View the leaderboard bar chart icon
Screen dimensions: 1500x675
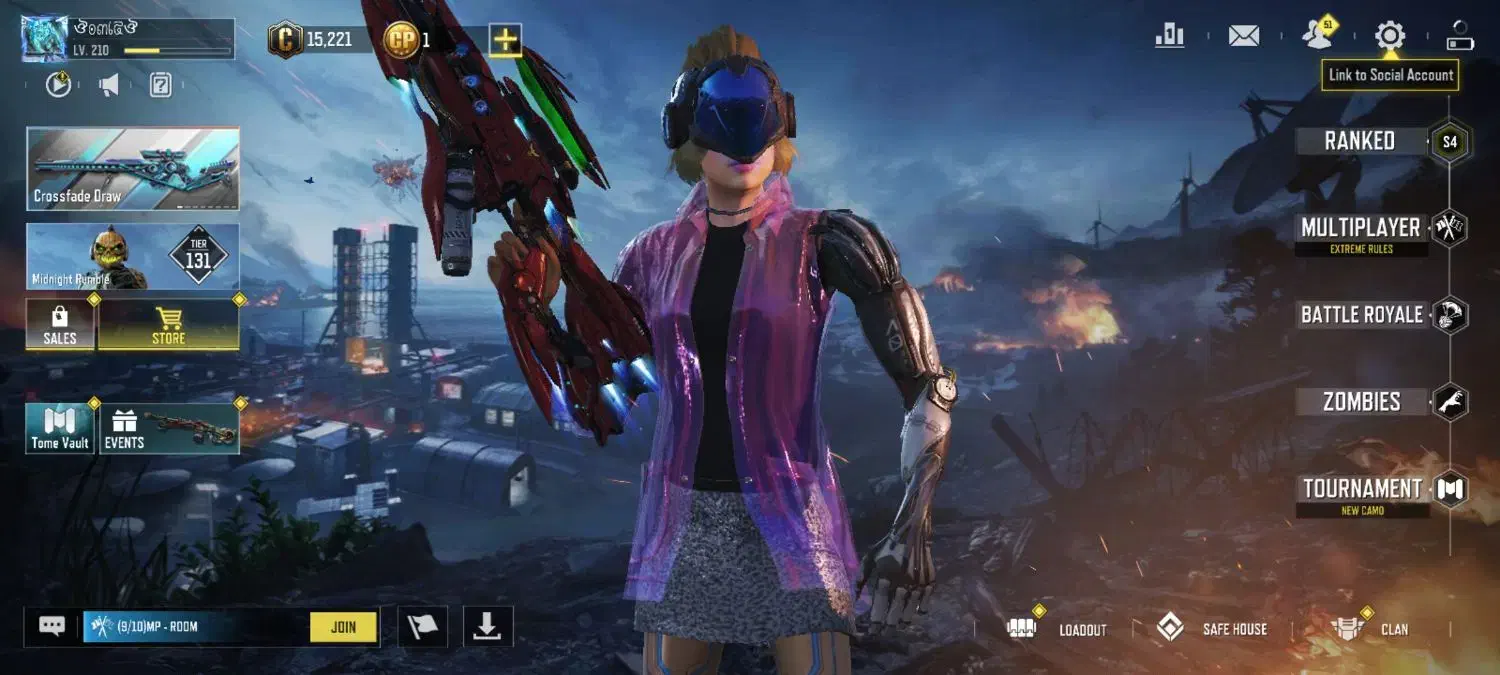click(x=1169, y=36)
